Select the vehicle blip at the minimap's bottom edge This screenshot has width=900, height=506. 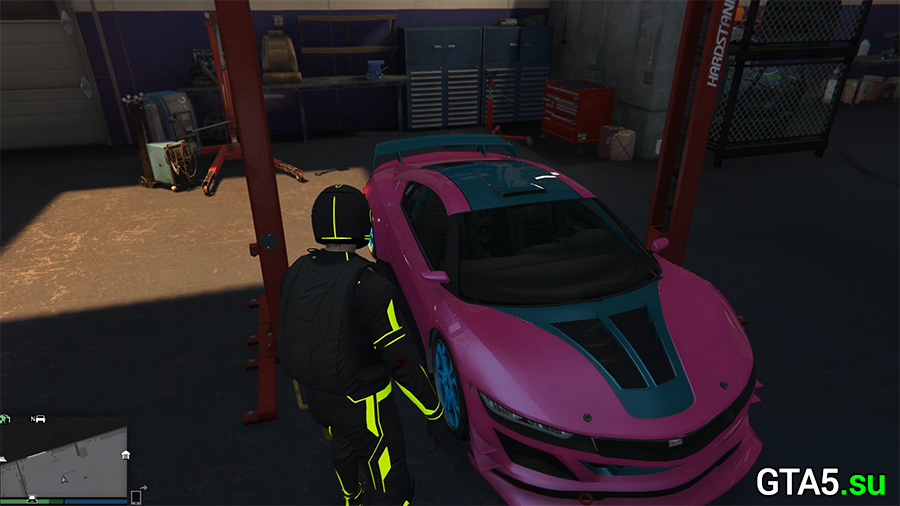pos(33,497)
